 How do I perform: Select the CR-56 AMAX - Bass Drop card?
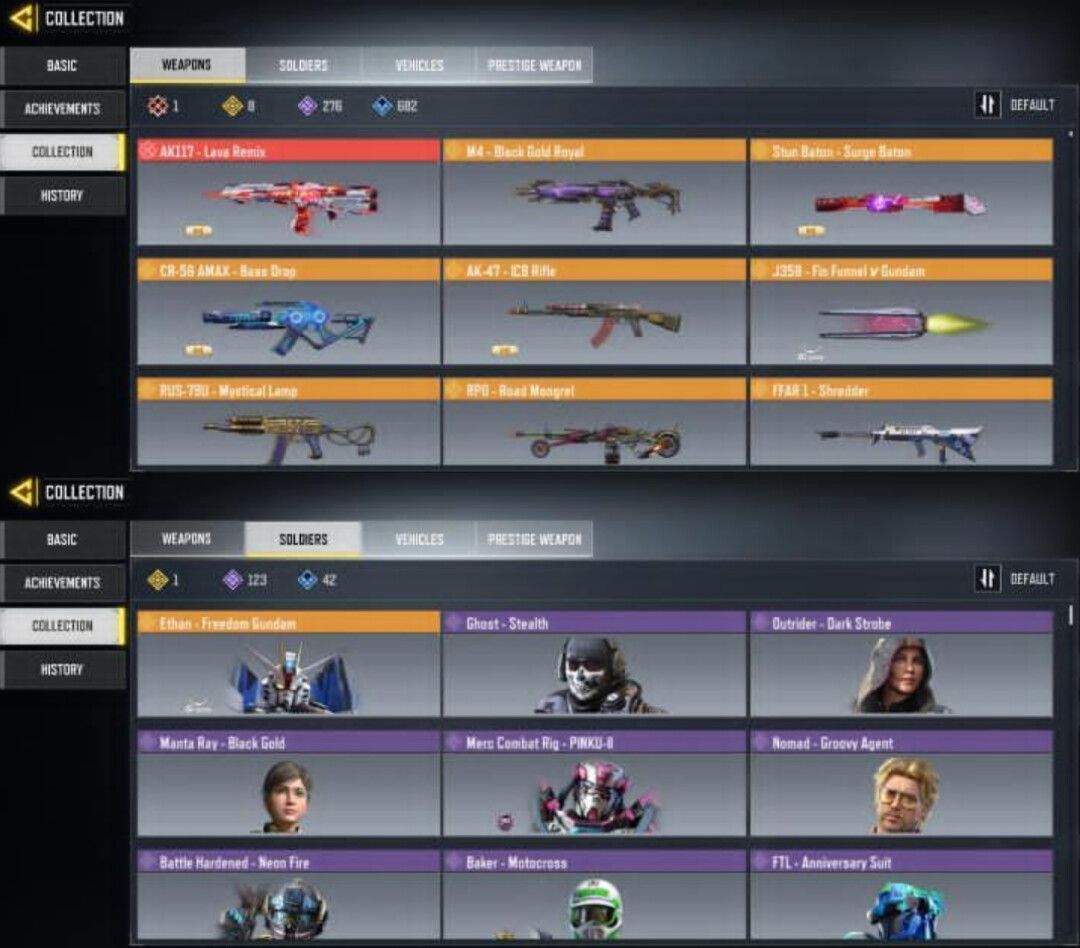click(x=288, y=313)
